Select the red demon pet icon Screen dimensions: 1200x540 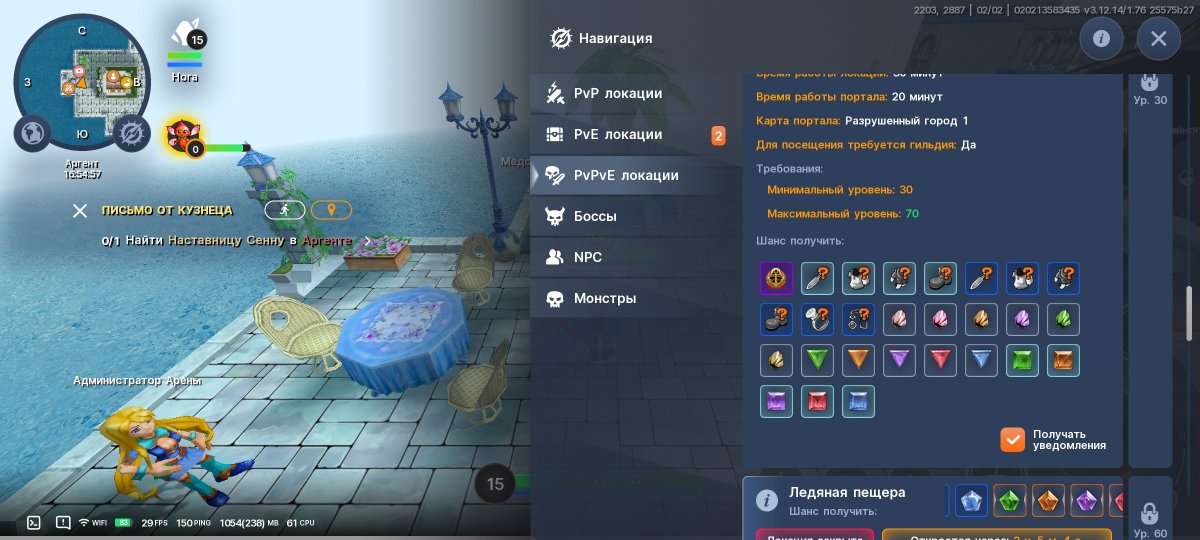point(184,137)
